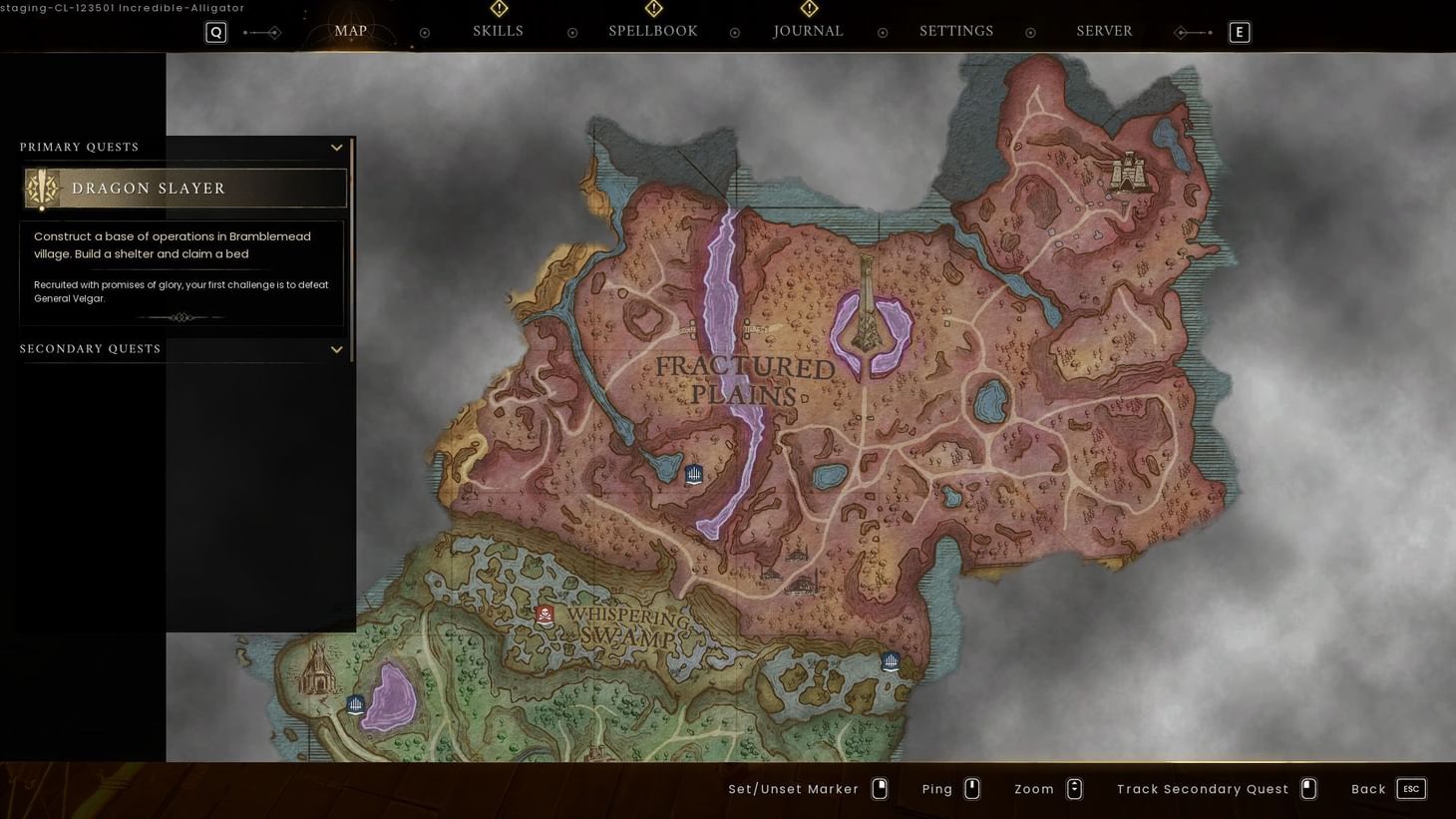Click the Ping control
Screen dimensions: 1456x819
pyautogui.click(x=936, y=788)
